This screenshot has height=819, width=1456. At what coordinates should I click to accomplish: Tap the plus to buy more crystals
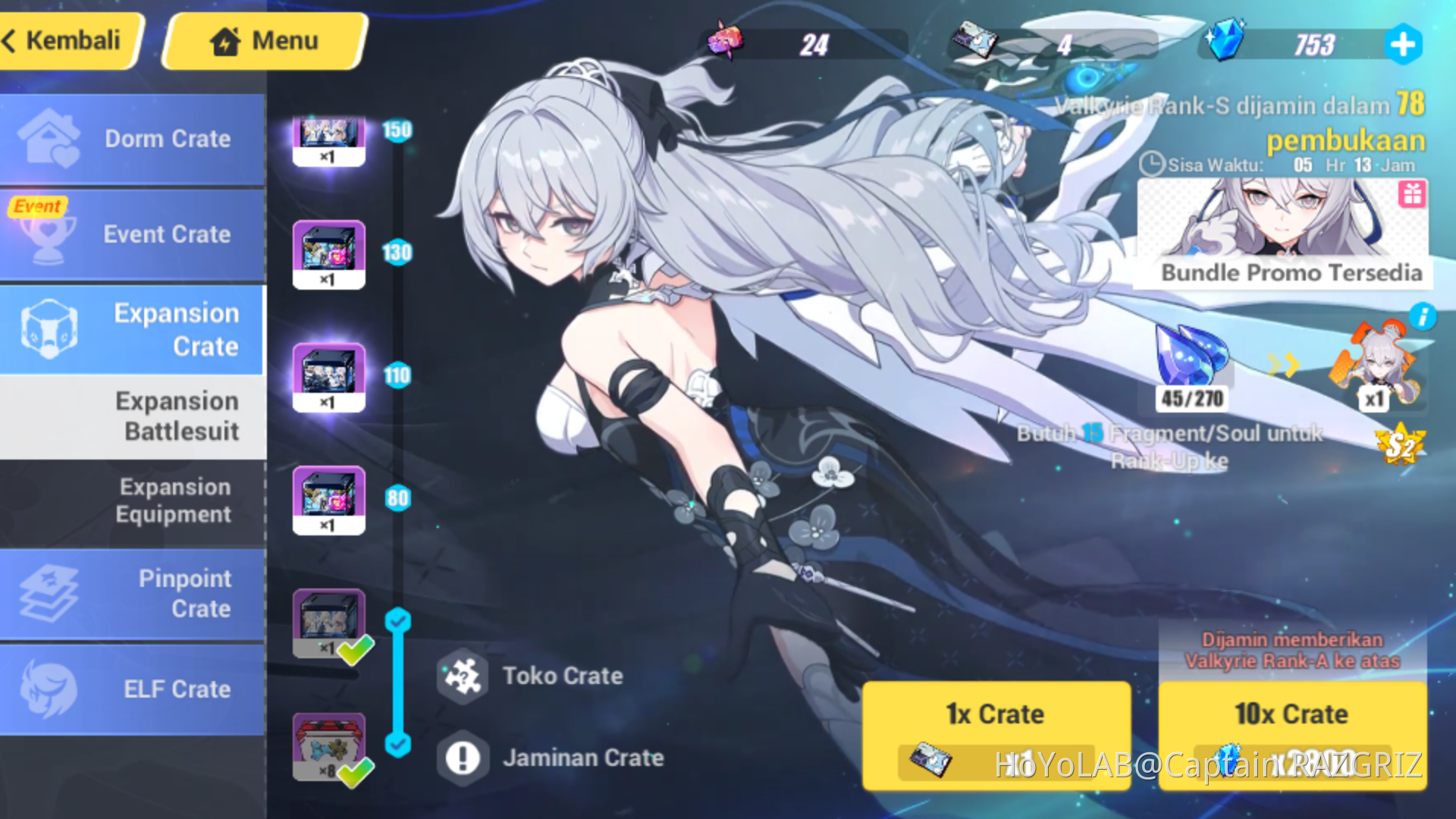[1403, 44]
